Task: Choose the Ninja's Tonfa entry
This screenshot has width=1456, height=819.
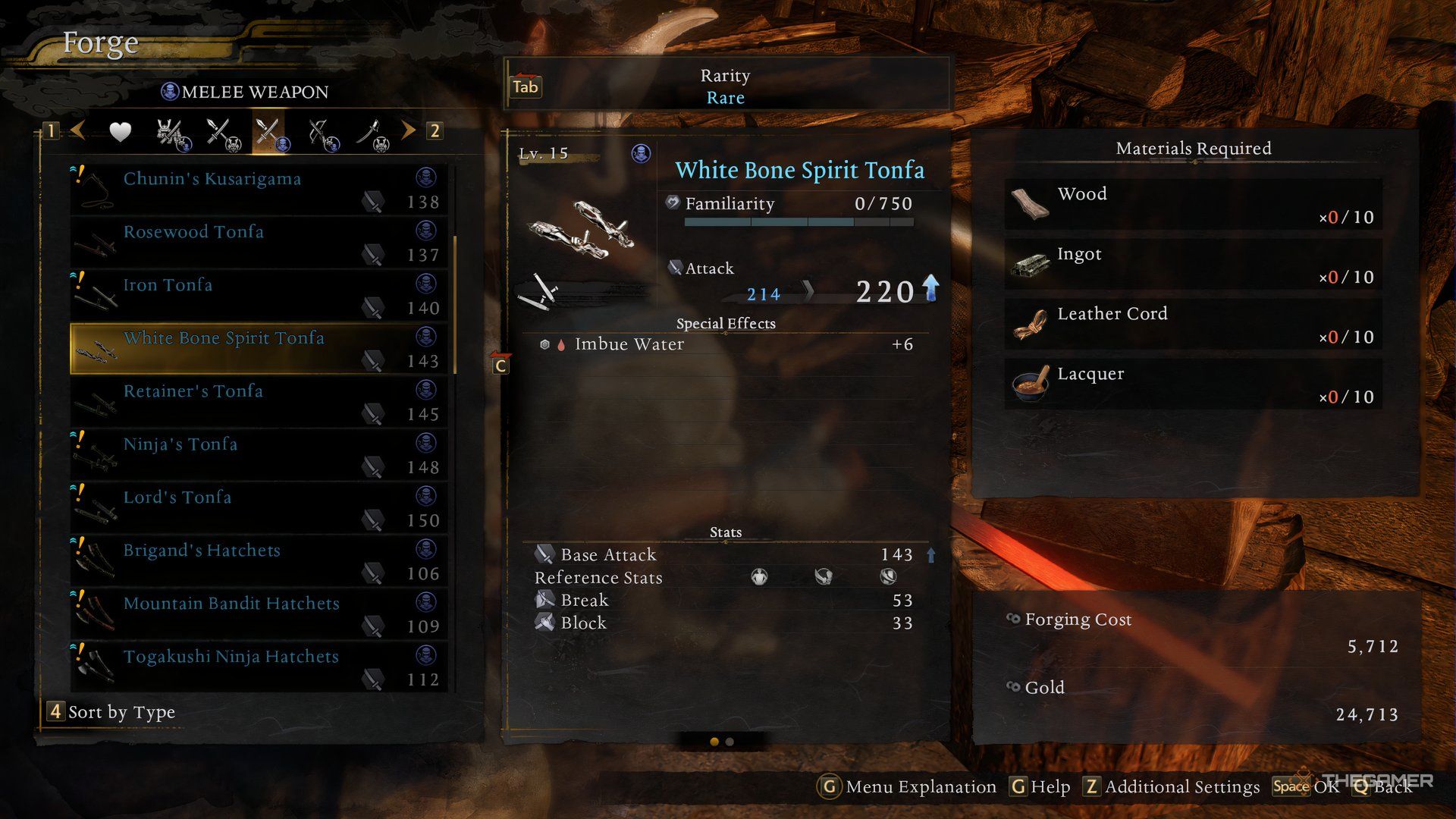Action: point(258,454)
